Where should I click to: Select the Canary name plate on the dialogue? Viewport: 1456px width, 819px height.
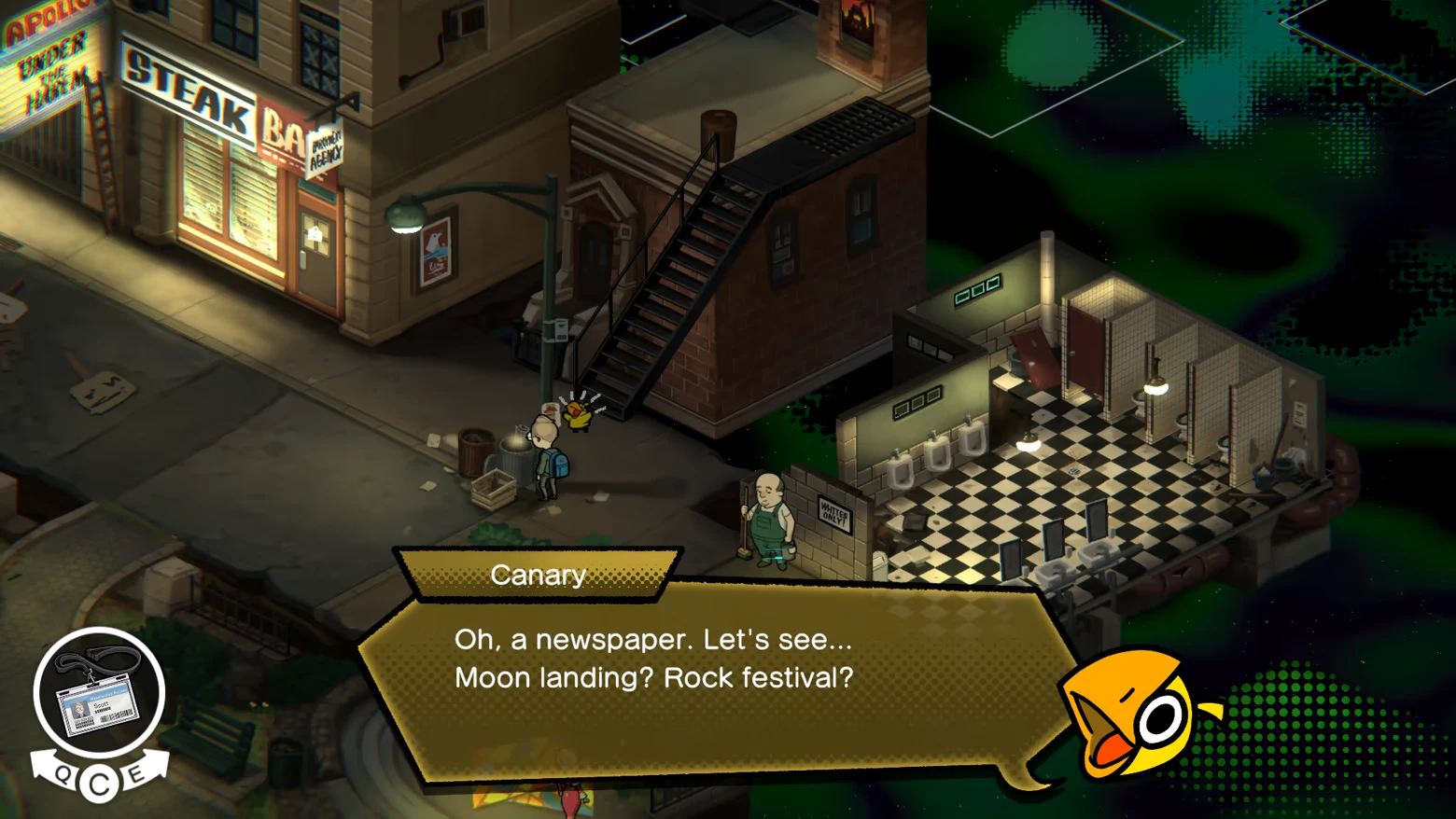coord(539,575)
